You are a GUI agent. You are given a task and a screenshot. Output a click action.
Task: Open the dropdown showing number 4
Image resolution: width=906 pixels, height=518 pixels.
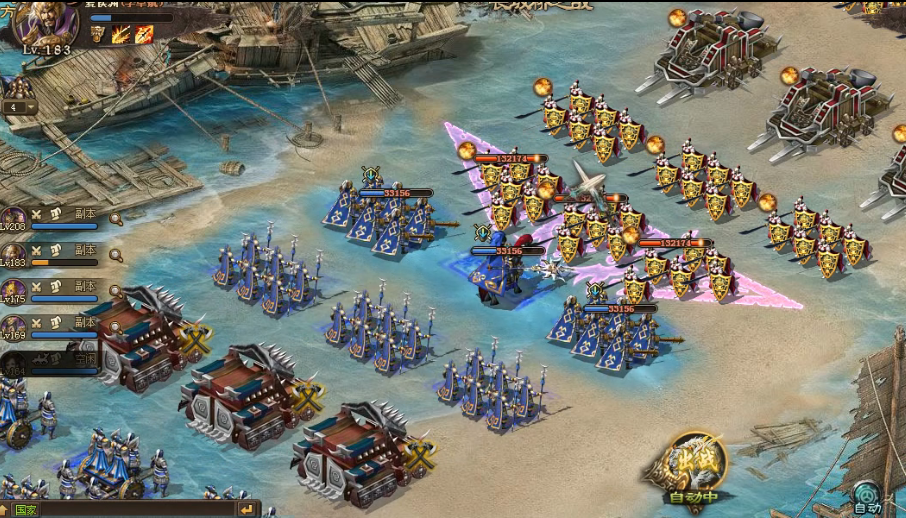pos(19,107)
